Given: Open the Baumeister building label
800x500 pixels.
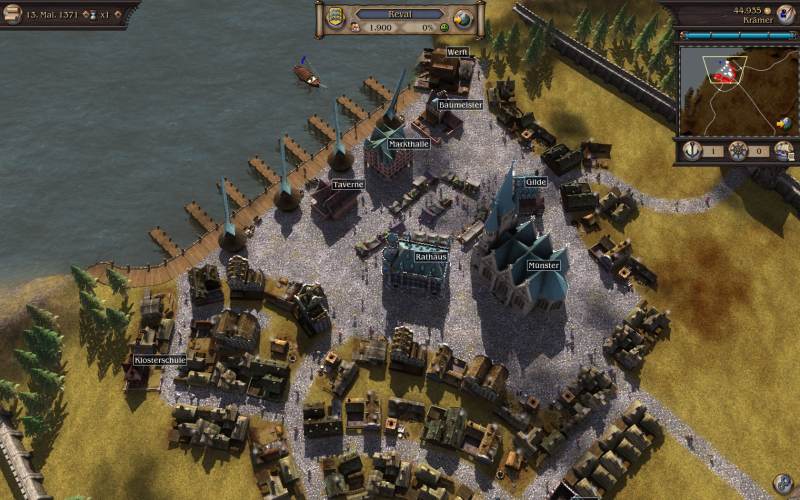Looking at the screenshot, I should coord(460,104).
